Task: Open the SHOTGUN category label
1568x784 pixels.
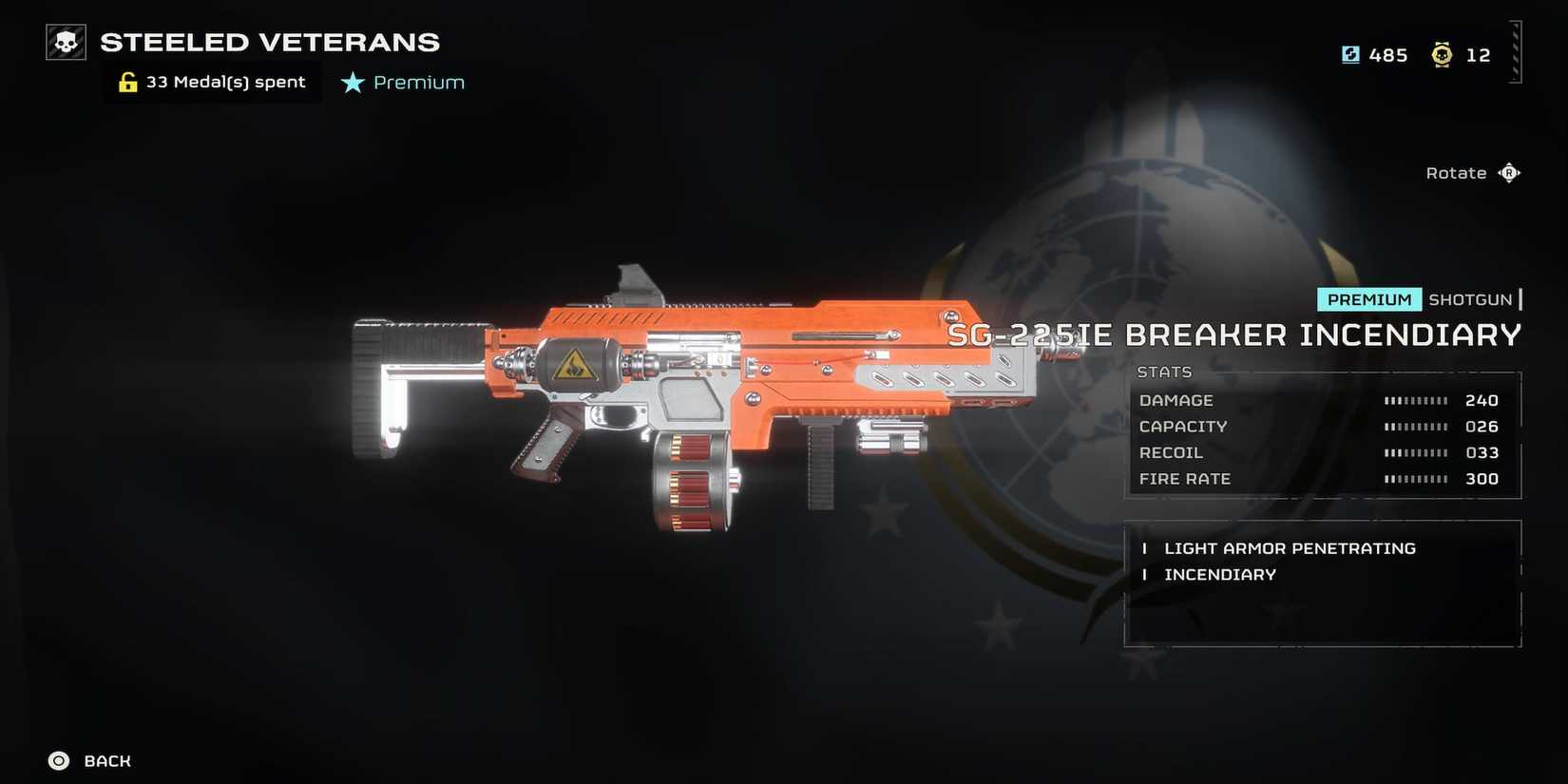Action: [x=1471, y=299]
